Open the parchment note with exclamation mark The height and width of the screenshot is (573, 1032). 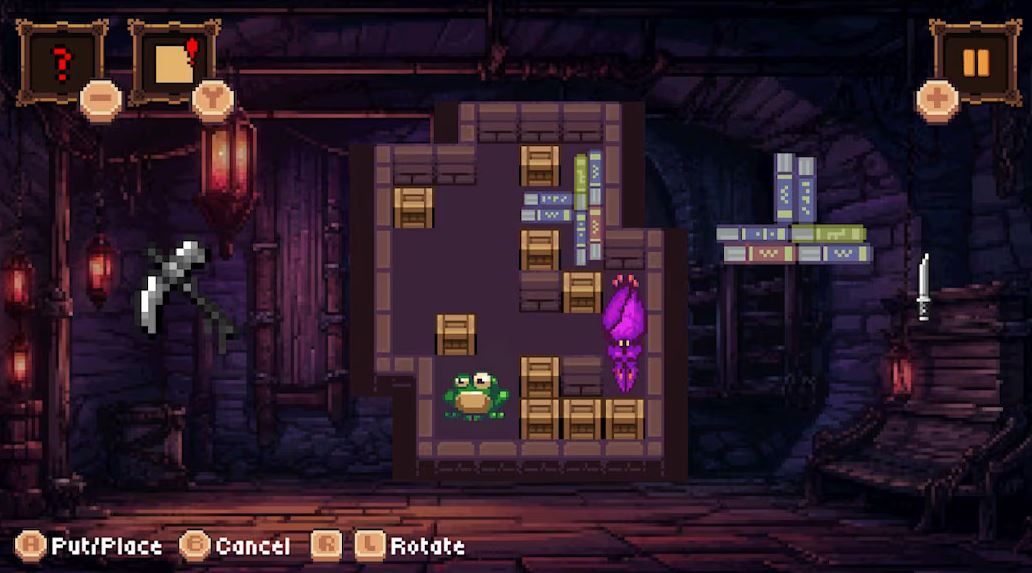tap(175, 62)
